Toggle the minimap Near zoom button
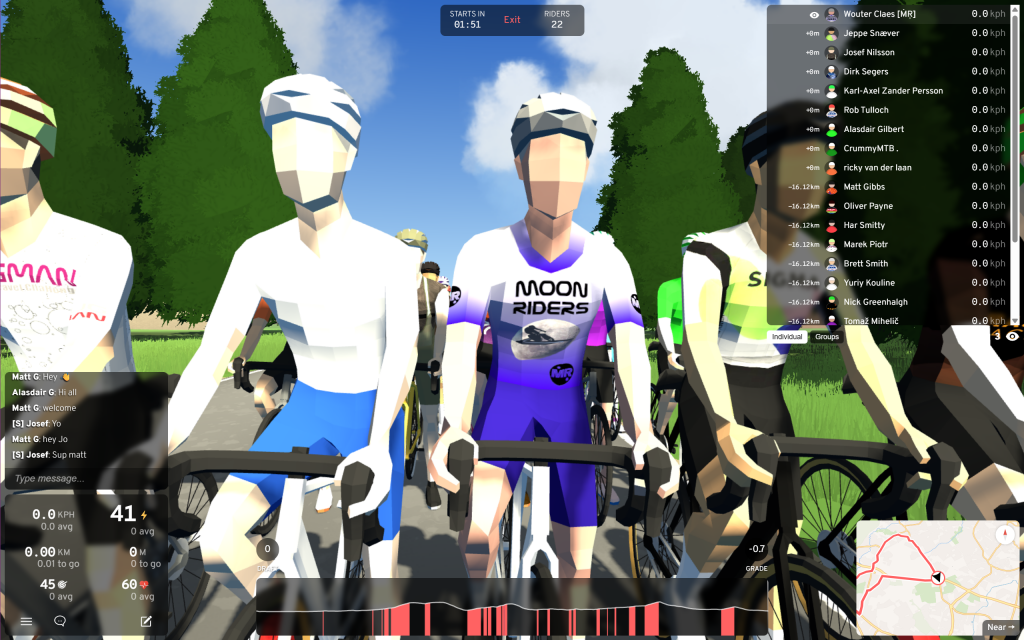The height and width of the screenshot is (640, 1024). 999,627
